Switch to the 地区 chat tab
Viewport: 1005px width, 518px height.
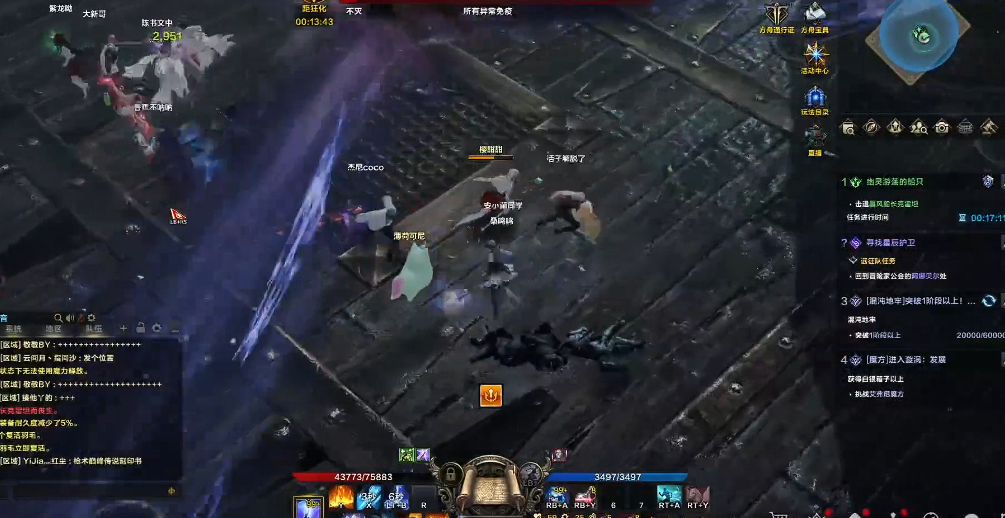pyautogui.click(x=53, y=328)
